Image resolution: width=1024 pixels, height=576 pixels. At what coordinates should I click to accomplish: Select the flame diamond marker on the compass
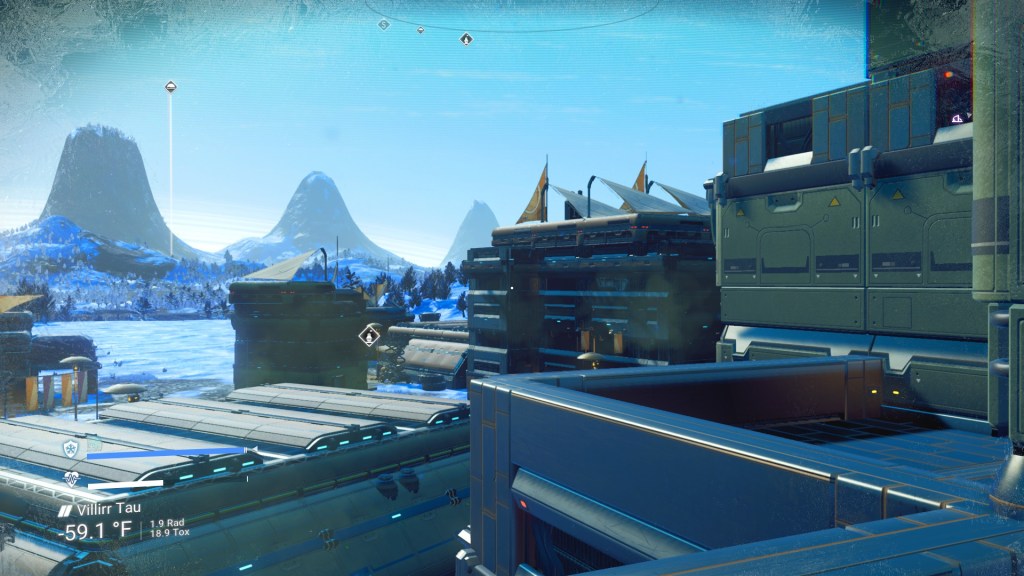(x=466, y=38)
